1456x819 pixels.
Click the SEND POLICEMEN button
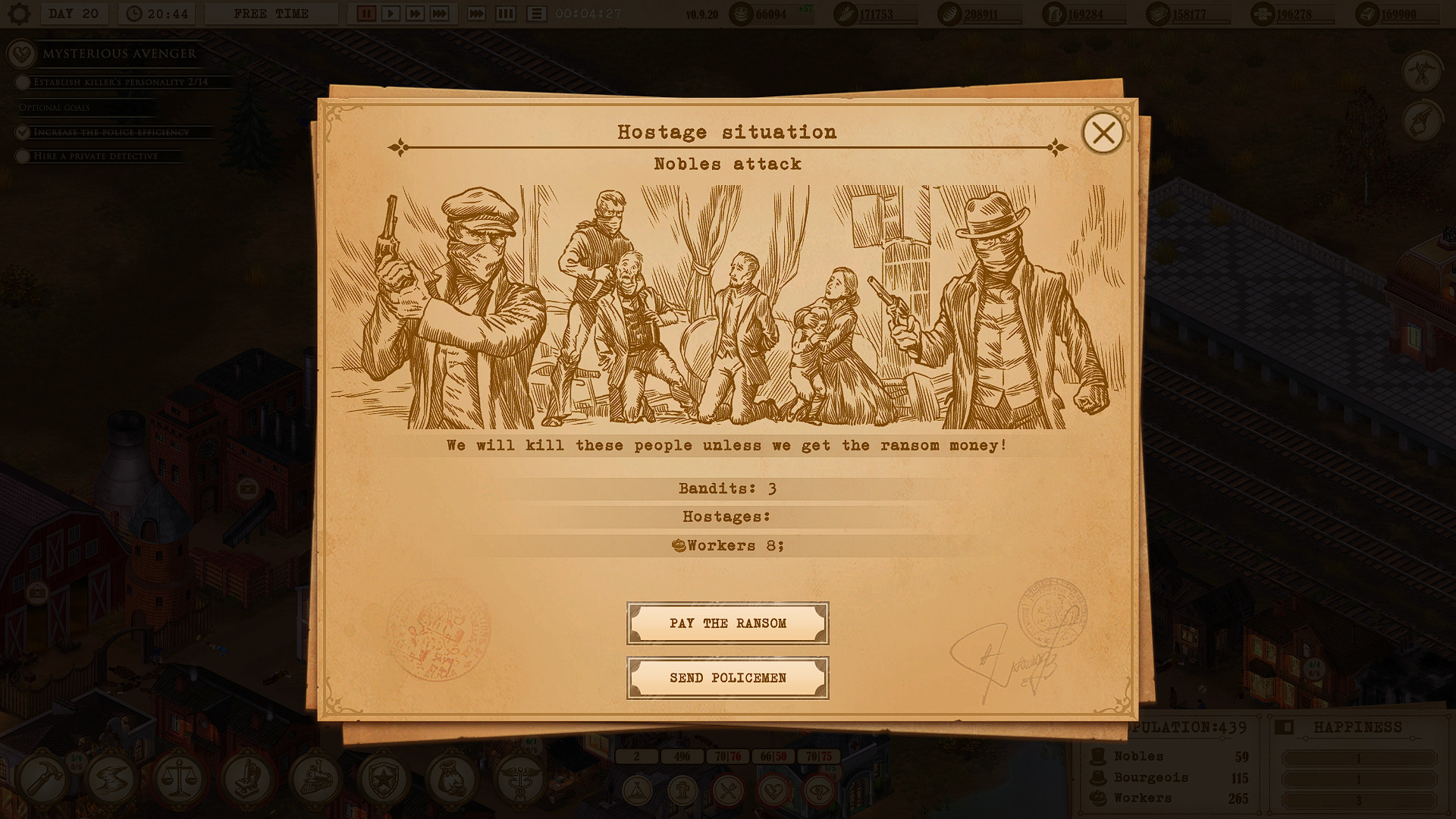point(727,678)
